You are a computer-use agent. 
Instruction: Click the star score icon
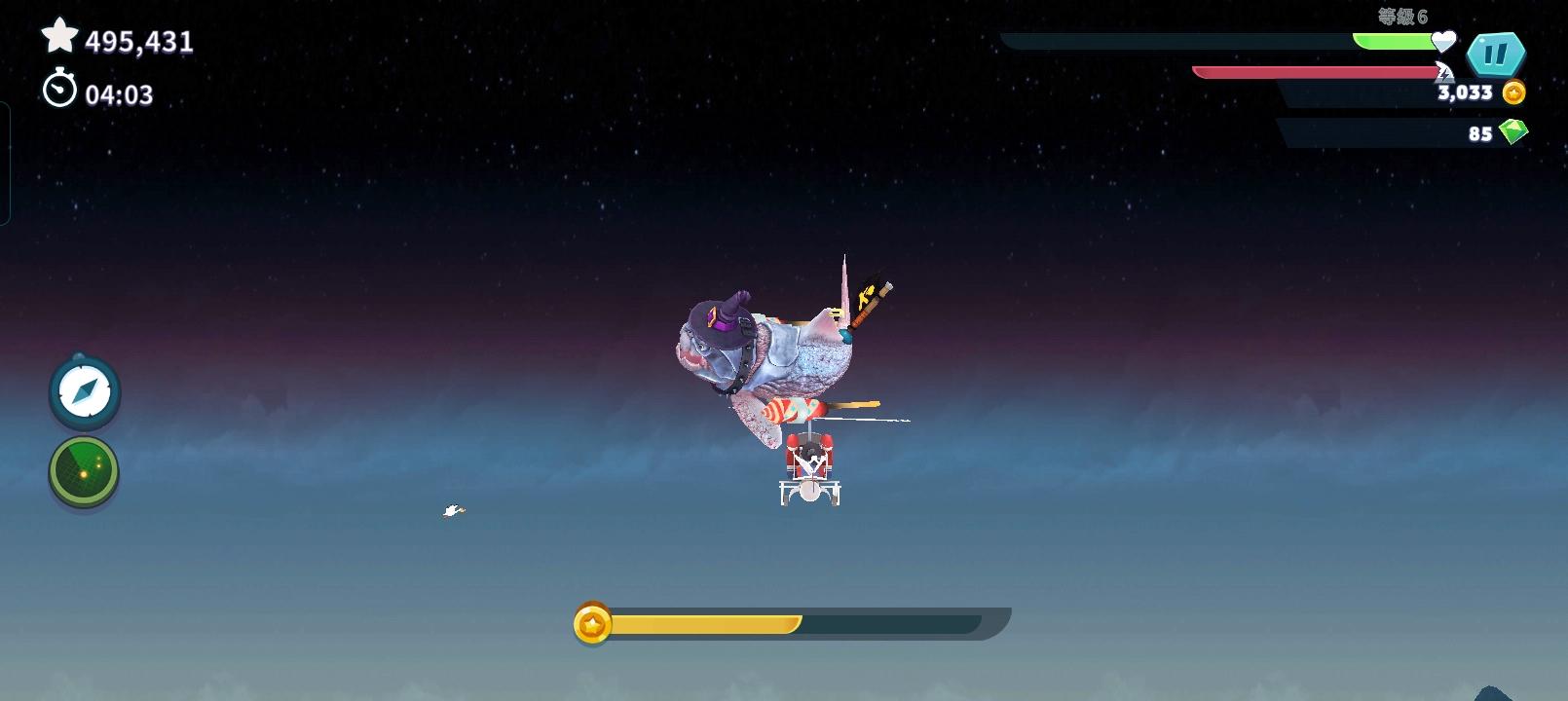60,38
